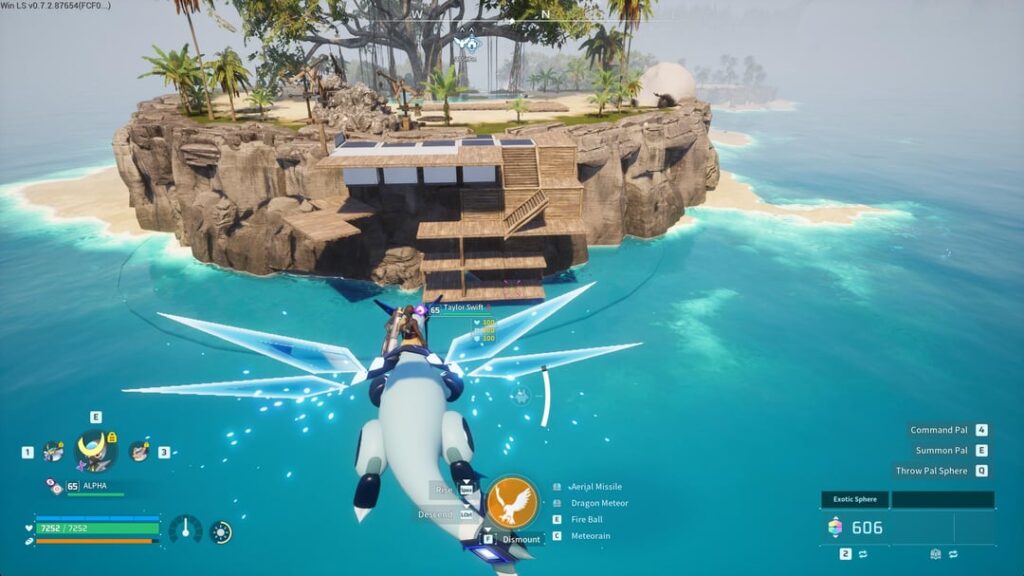Screen dimensions: 1024x576
Task: Click the orange bird mount skill emblem
Action: [512, 502]
